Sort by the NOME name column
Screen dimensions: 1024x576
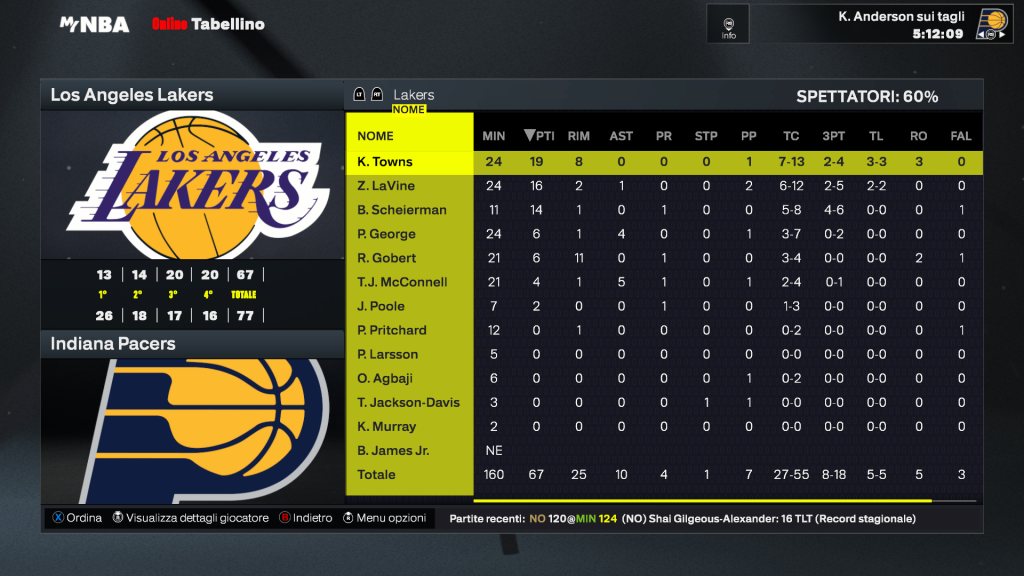[x=376, y=136]
